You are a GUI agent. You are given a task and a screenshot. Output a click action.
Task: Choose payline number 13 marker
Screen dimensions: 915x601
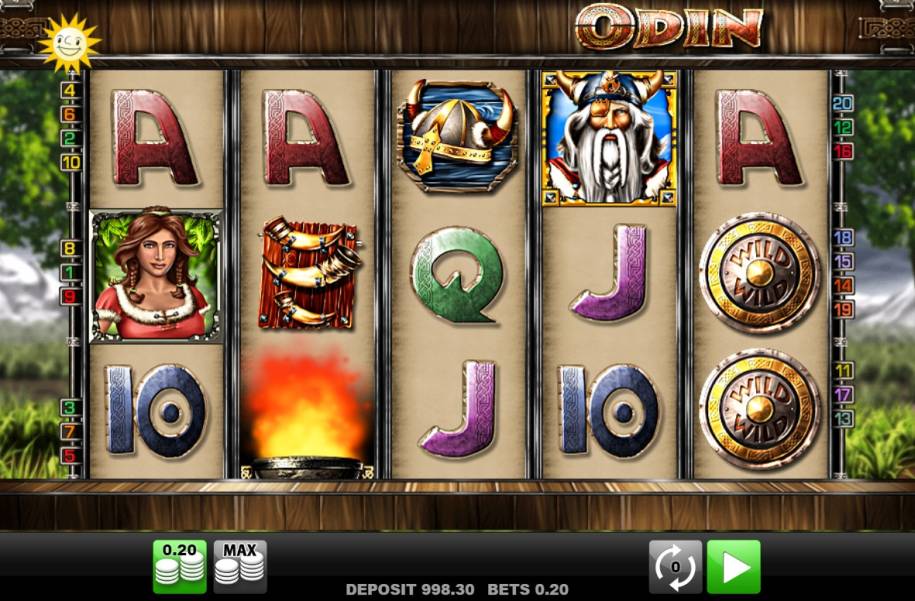tap(843, 418)
